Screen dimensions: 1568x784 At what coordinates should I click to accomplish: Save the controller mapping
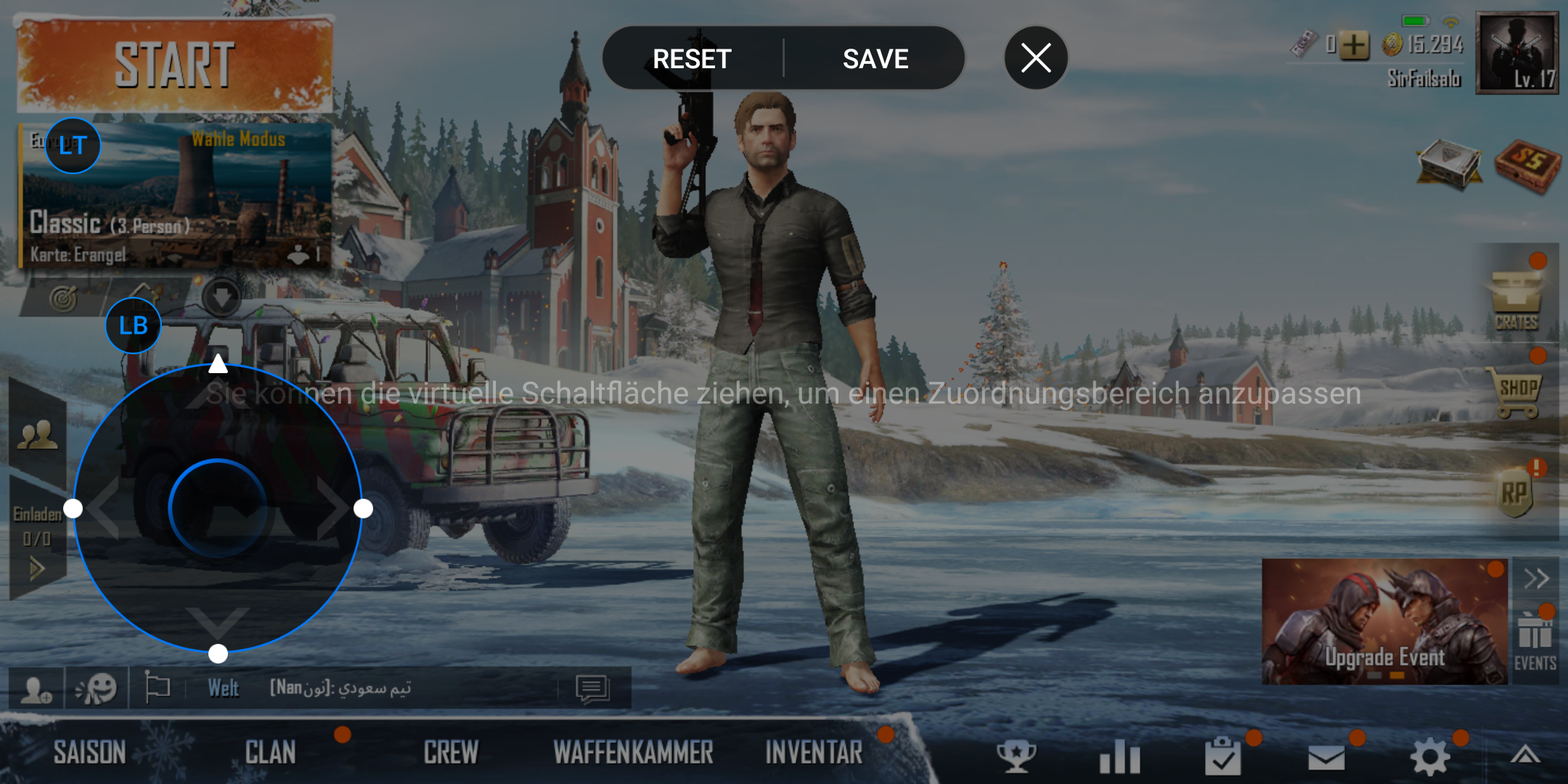875,59
